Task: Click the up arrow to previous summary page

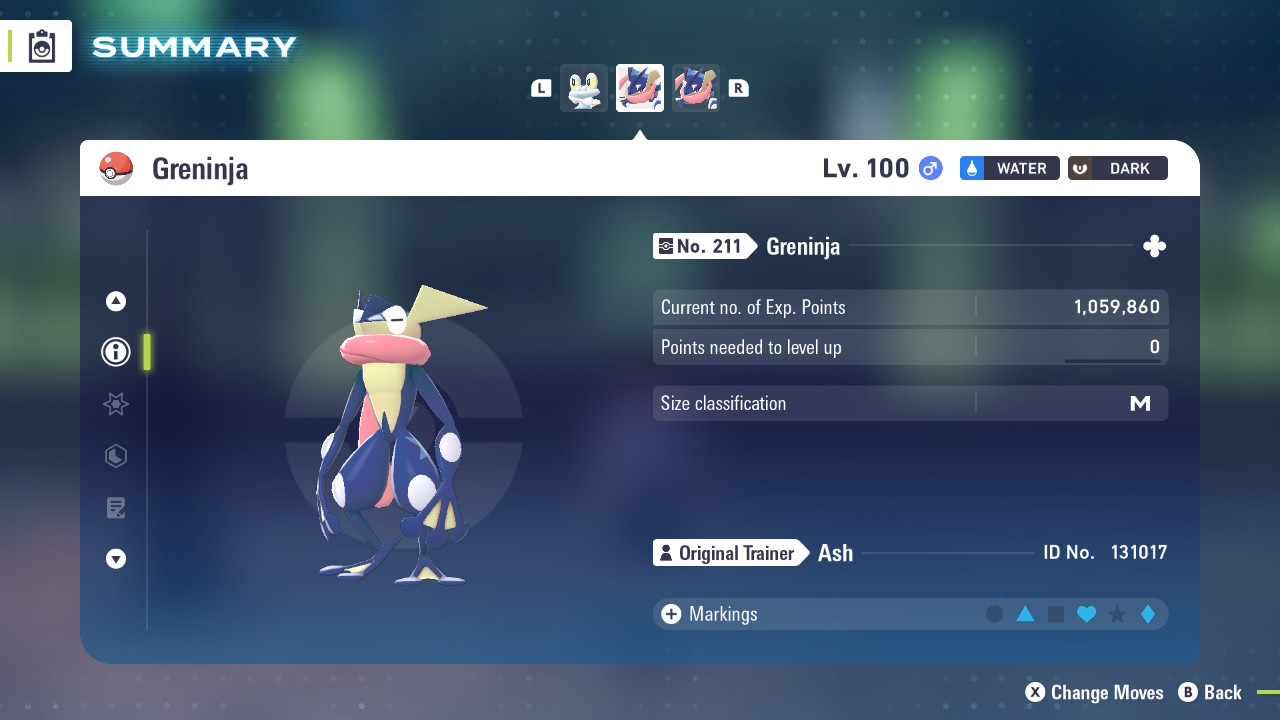Action: (115, 300)
